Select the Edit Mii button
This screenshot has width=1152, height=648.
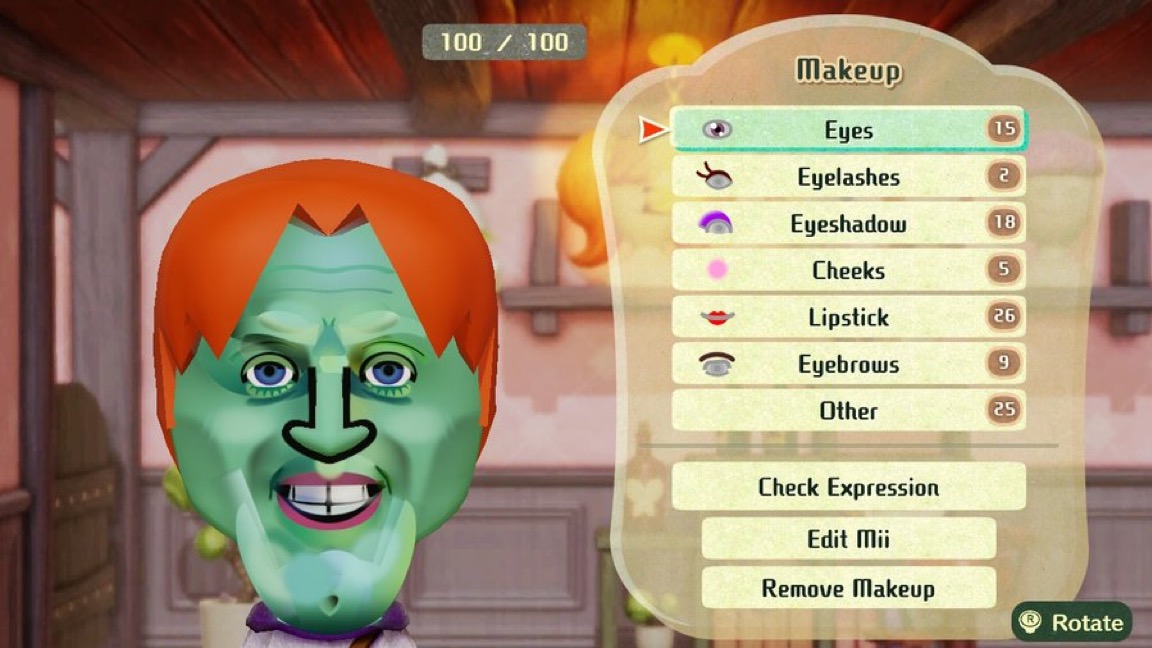[x=848, y=539]
